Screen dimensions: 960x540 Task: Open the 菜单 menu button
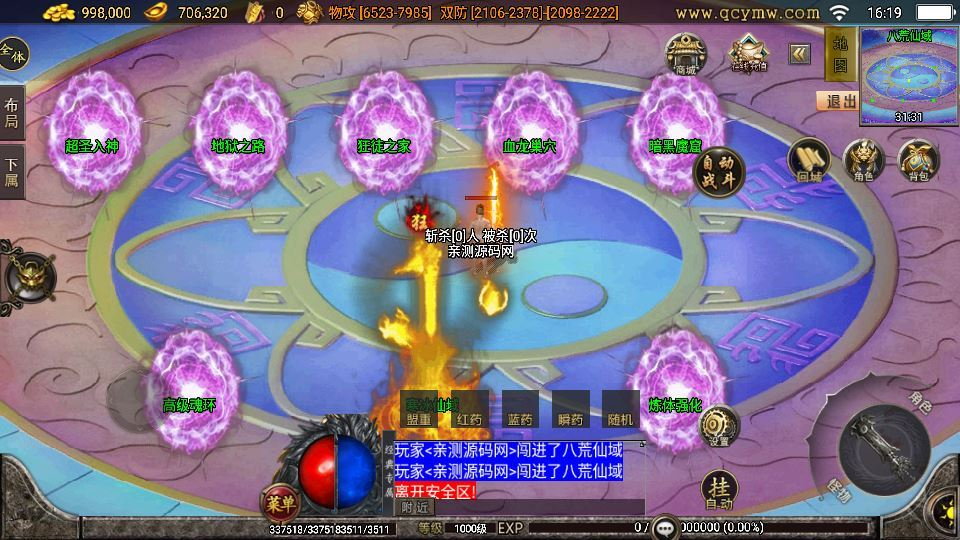(x=279, y=501)
